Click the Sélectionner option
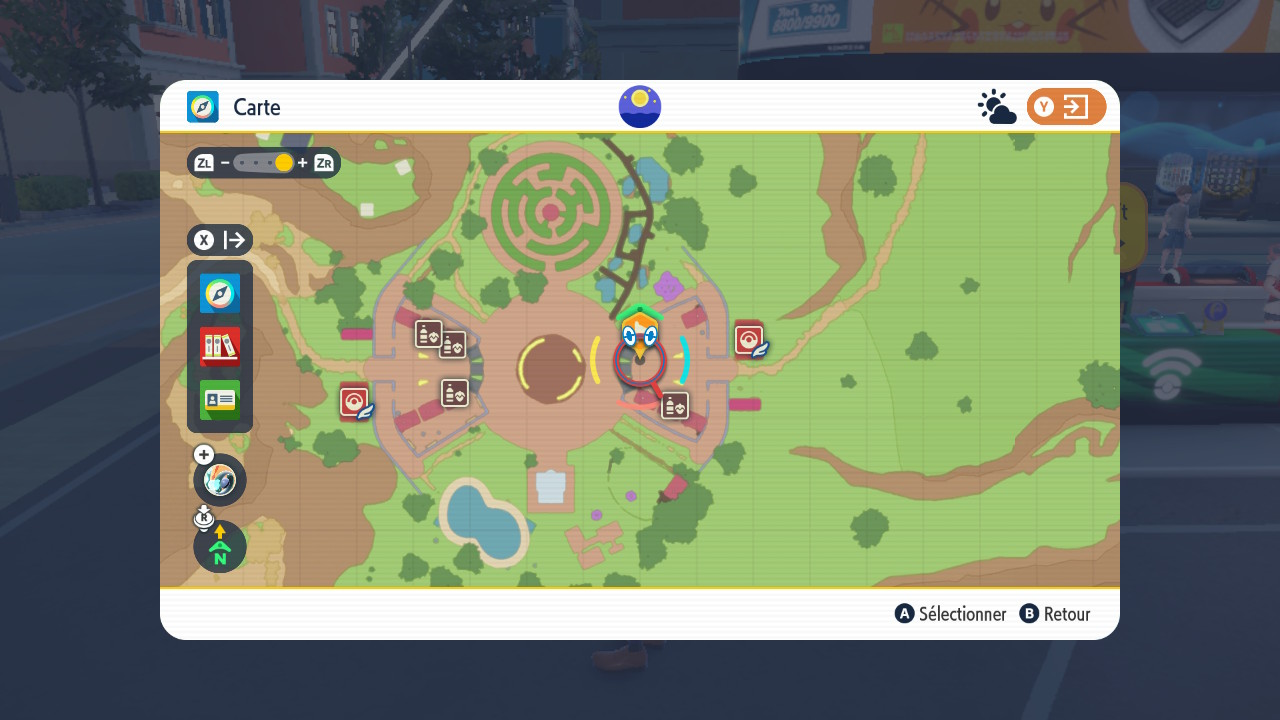Image resolution: width=1280 pixels, height=720 pixels. pos(951,614)
